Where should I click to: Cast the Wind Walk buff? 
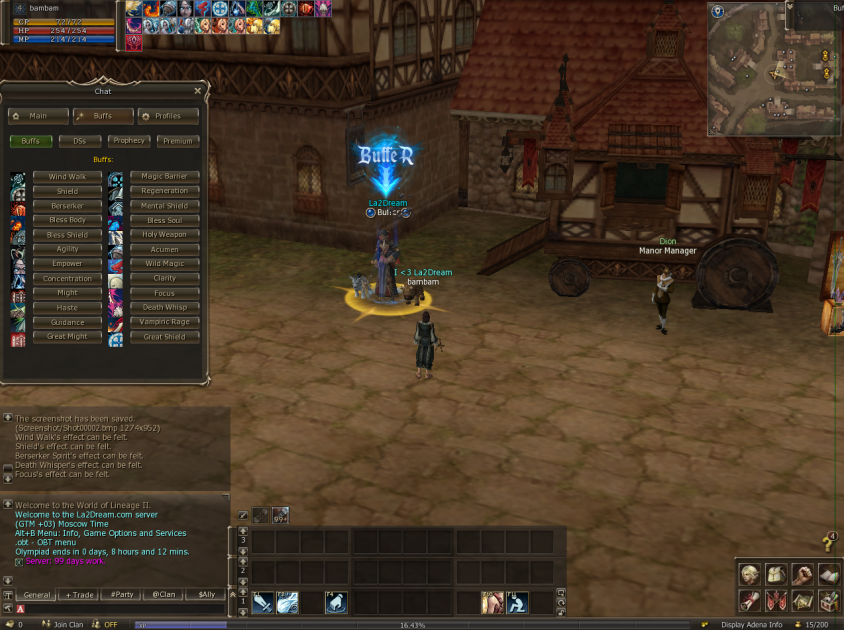[x=67, y=176]
